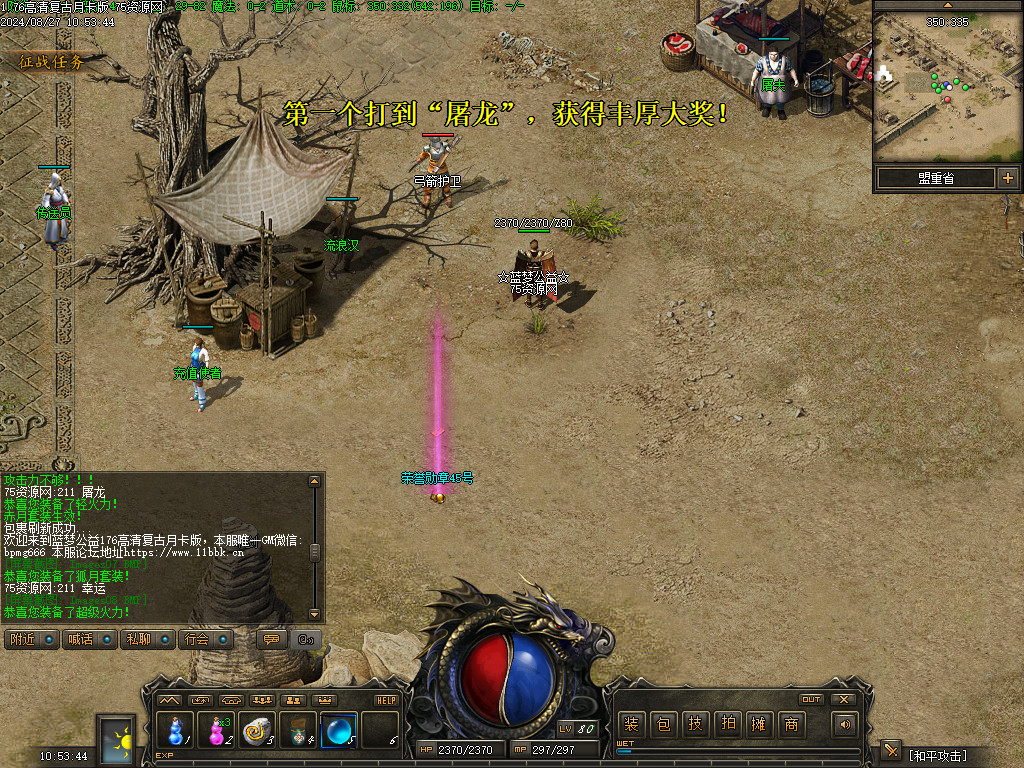Use the pink potion in slot 2

coord(217,730)
